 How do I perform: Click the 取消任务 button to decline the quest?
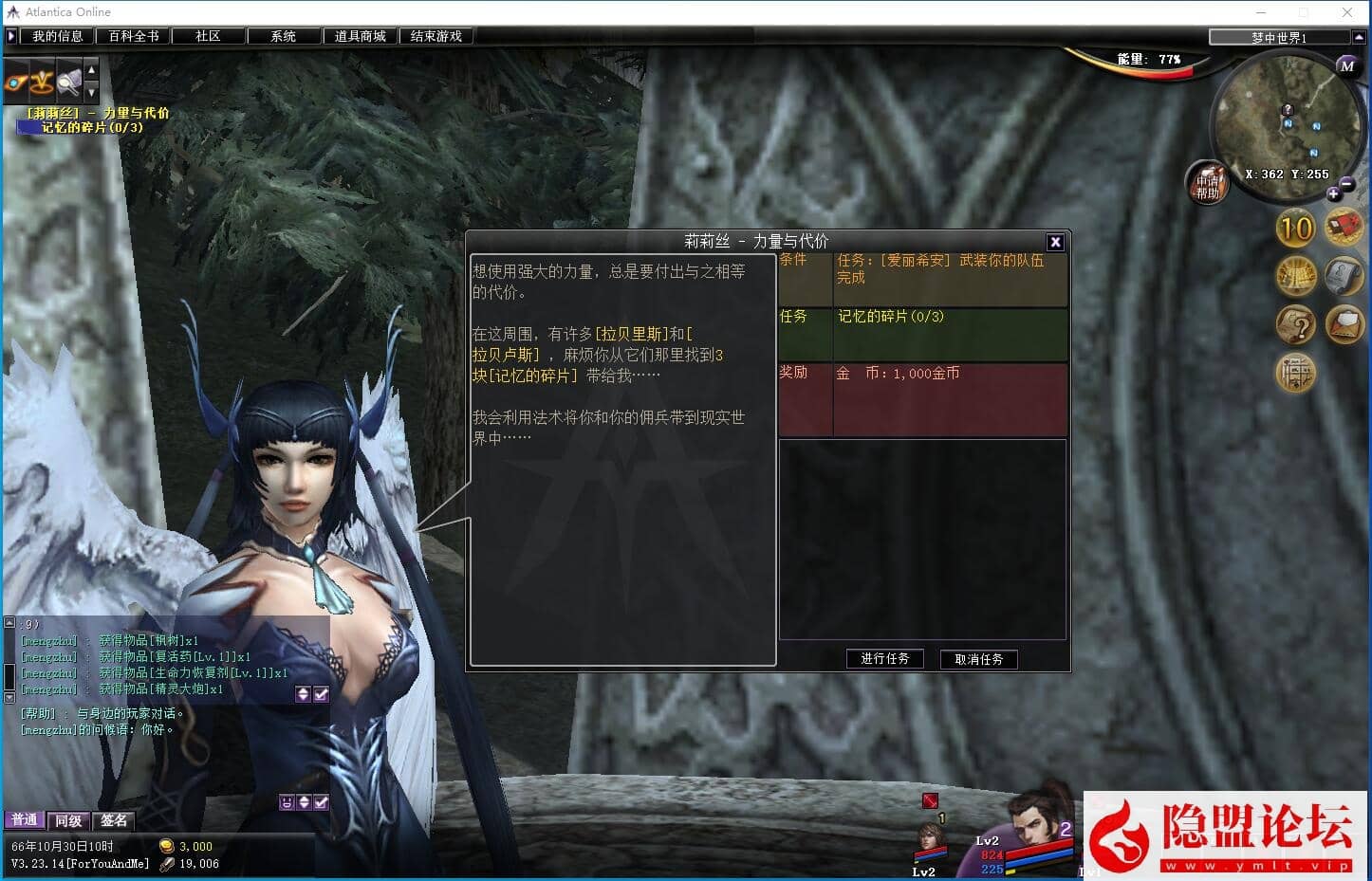(978, 658)
